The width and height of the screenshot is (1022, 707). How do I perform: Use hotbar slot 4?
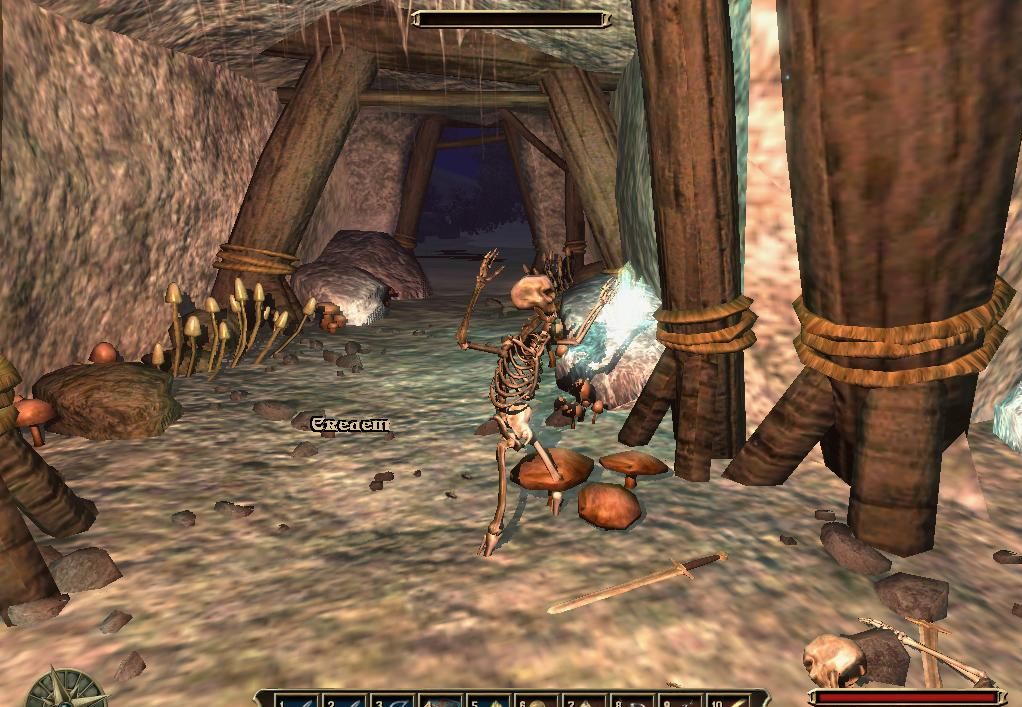point(440,701)
